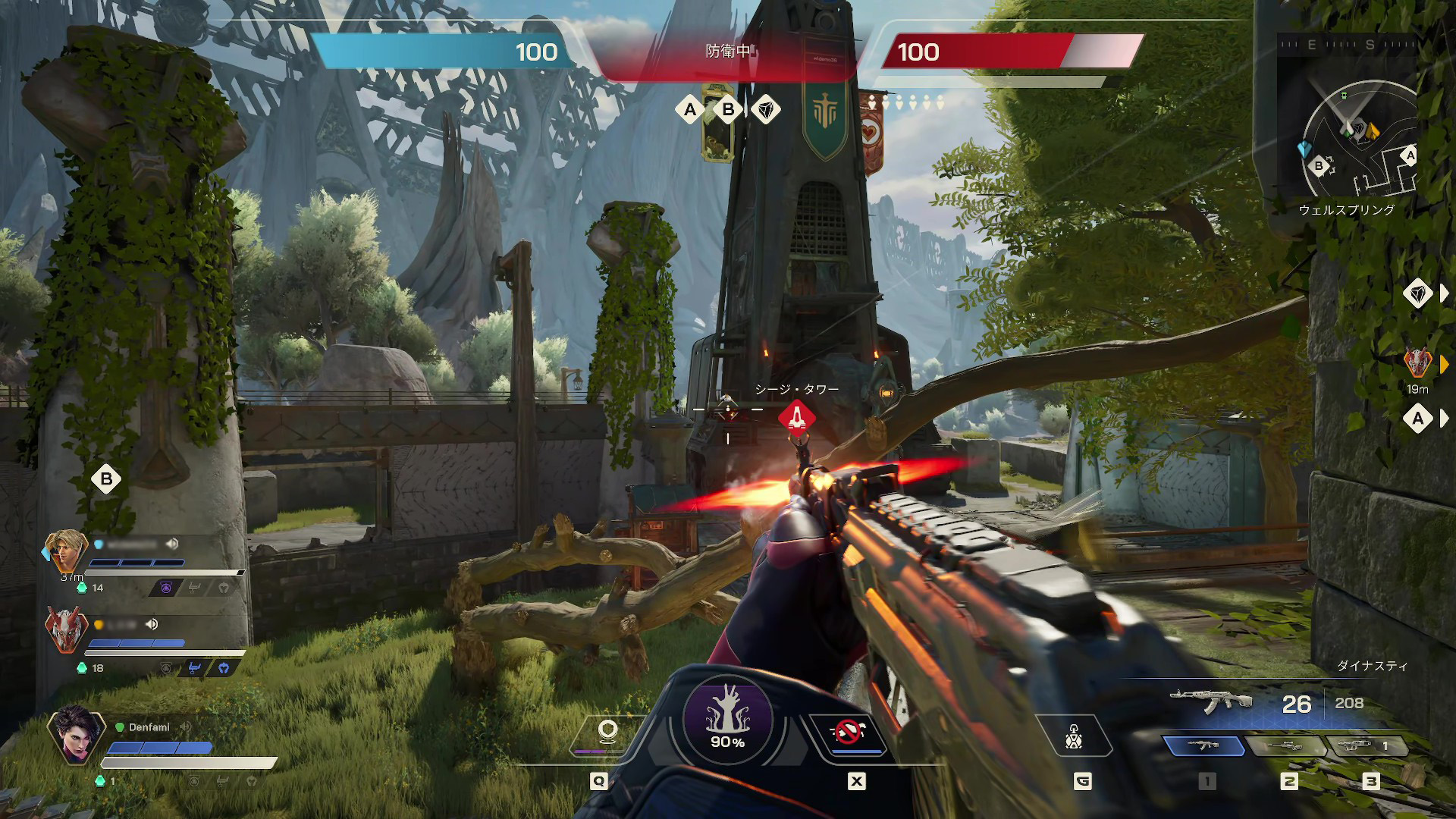
Task: Click the teammate marker showing 19m
Action: click(1417, 363)
